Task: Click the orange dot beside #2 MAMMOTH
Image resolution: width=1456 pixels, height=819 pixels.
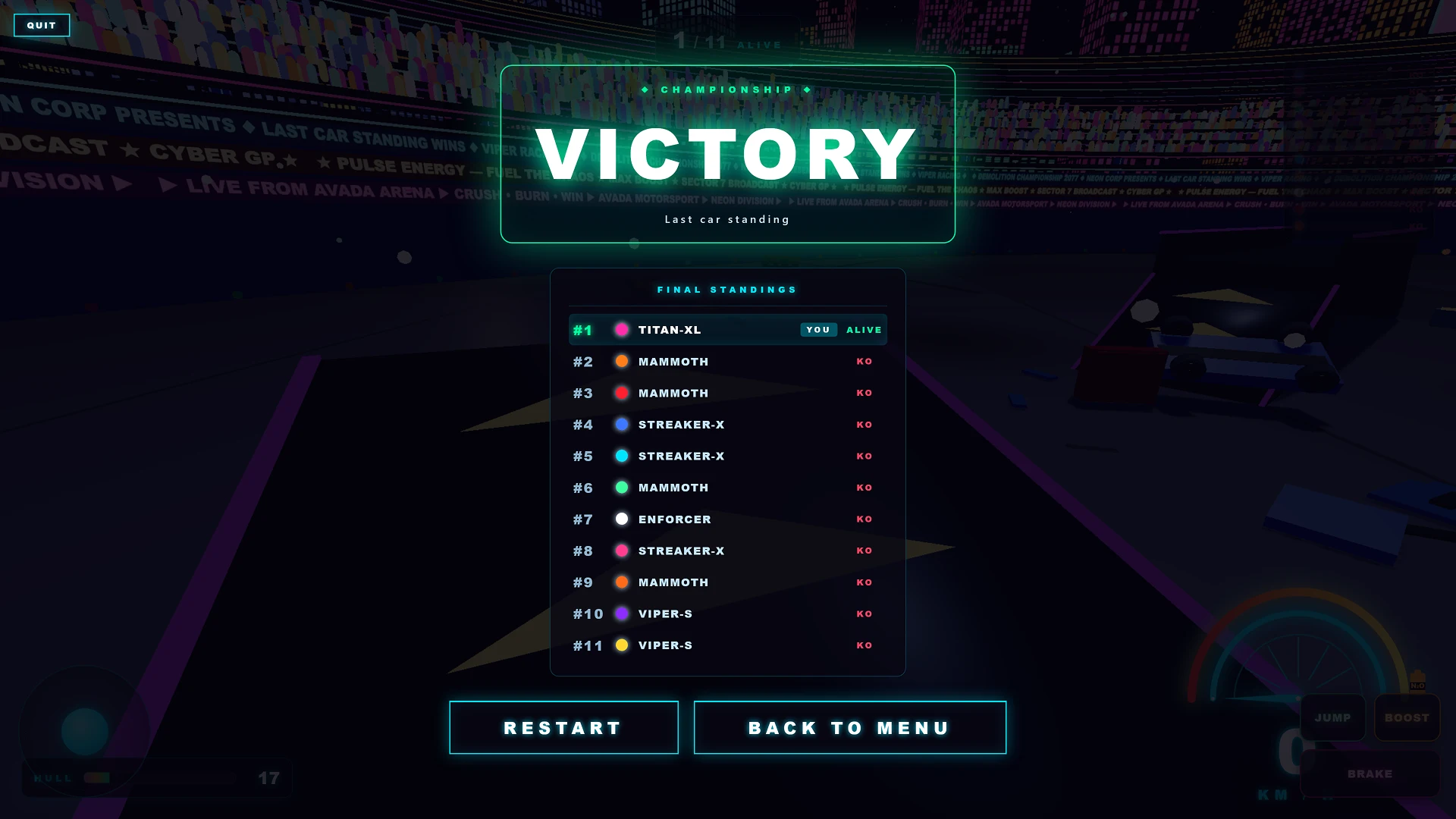Action: [621, 362]
